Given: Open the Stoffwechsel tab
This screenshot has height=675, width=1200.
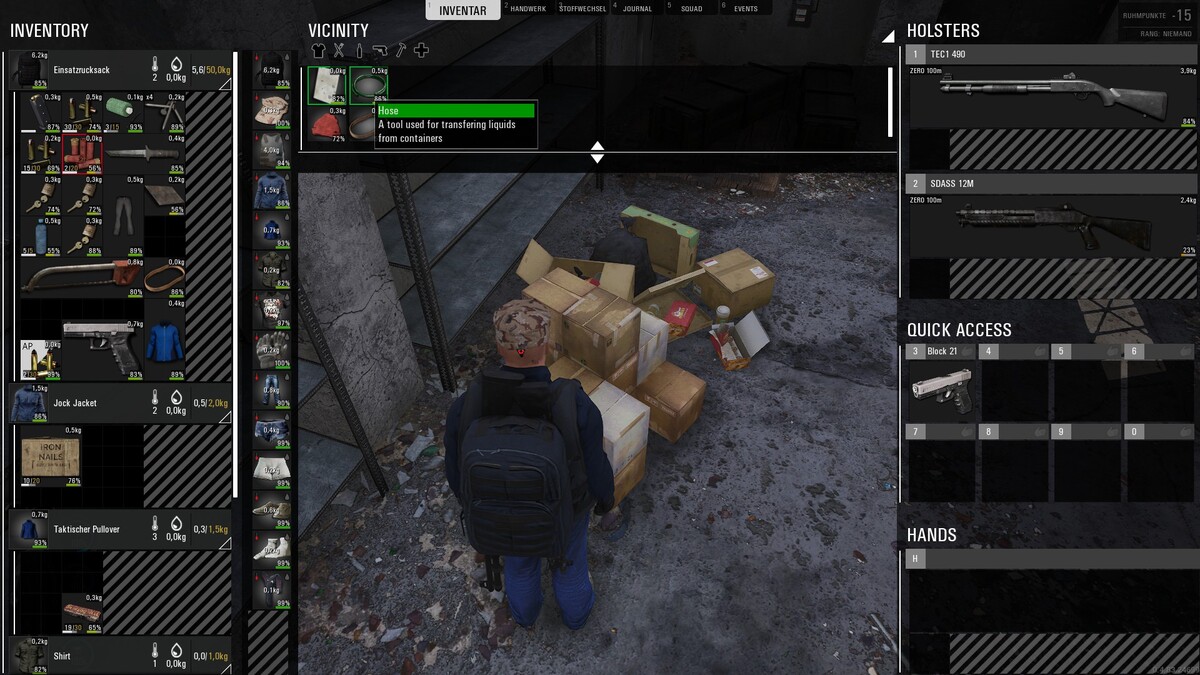Looking at the screenshot, I should tap(581, 9).
